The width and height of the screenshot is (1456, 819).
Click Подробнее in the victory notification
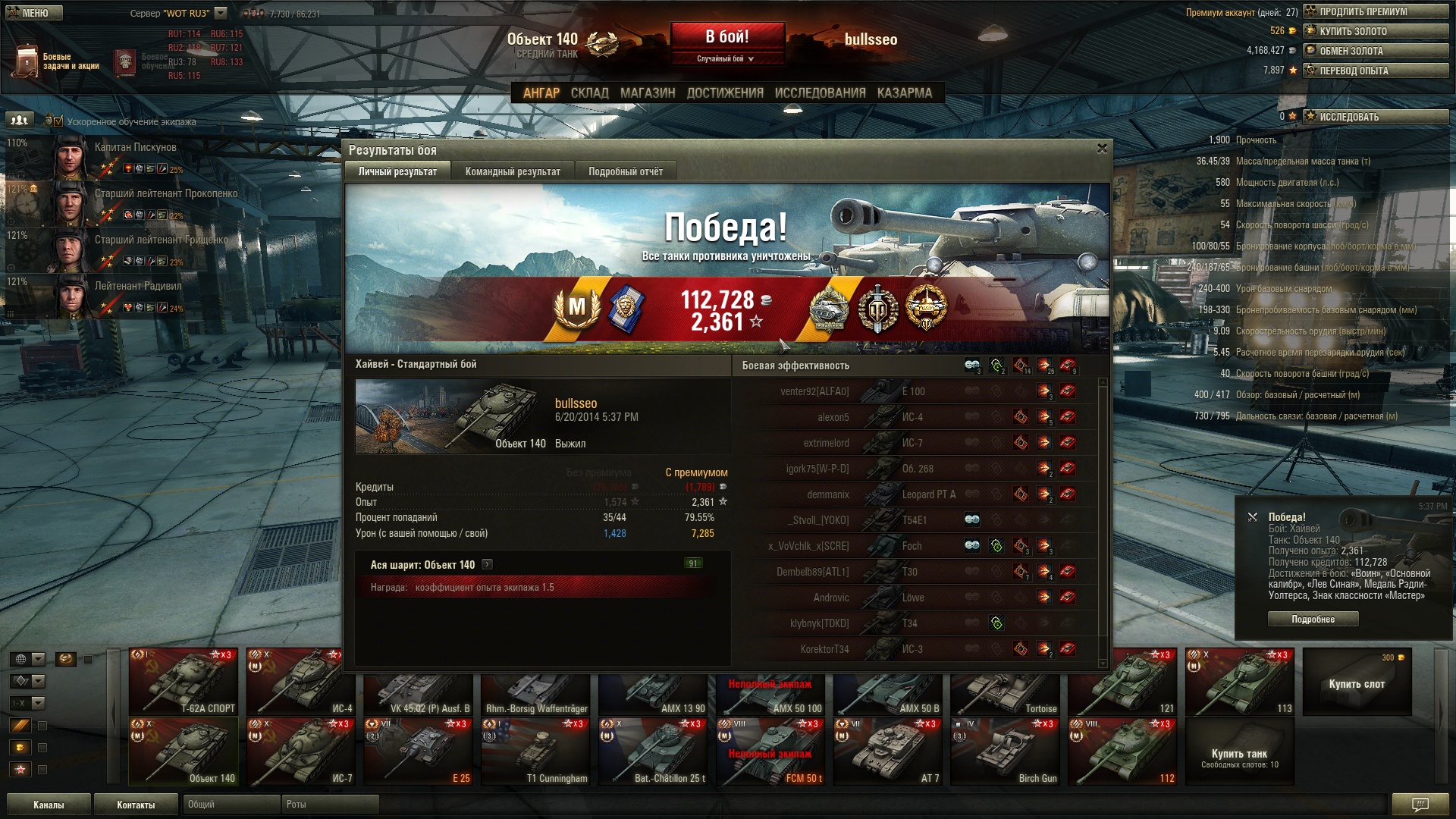pos(1313,619)
